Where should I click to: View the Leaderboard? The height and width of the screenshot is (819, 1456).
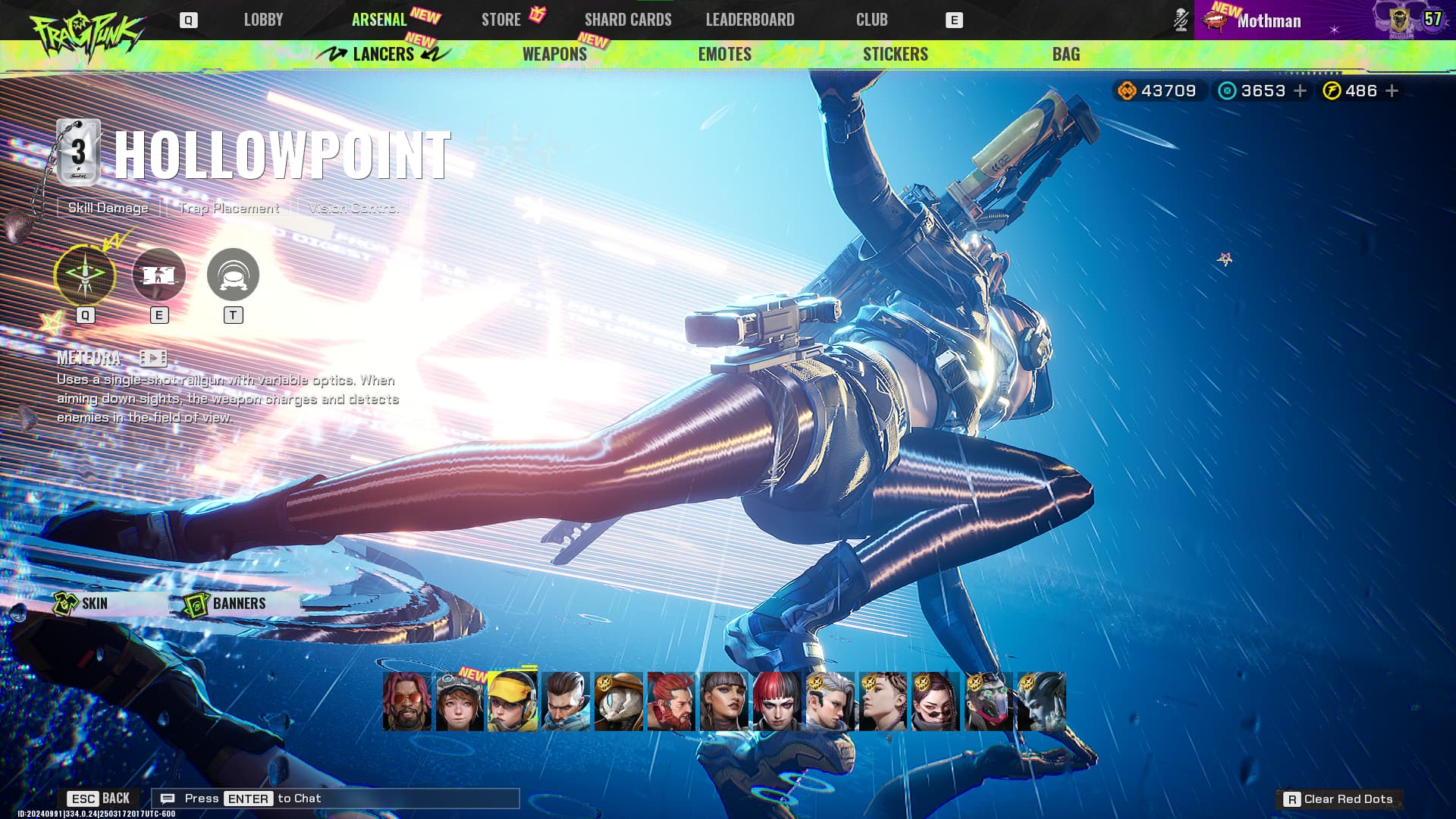(750, 20)
